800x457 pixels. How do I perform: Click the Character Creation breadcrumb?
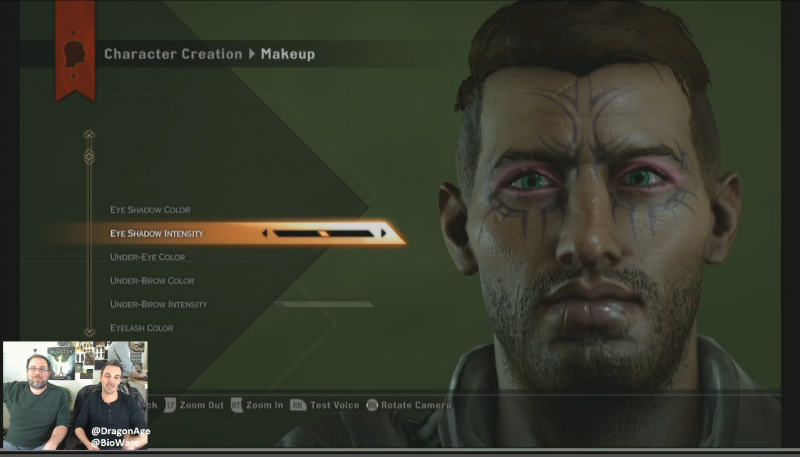click(x=173, y=54)
